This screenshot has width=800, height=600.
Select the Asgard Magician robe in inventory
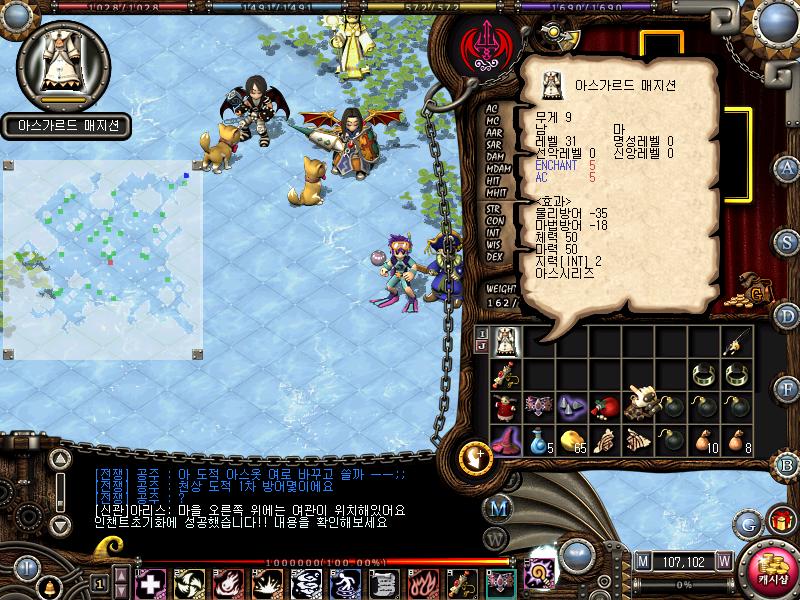pos(507,343)
